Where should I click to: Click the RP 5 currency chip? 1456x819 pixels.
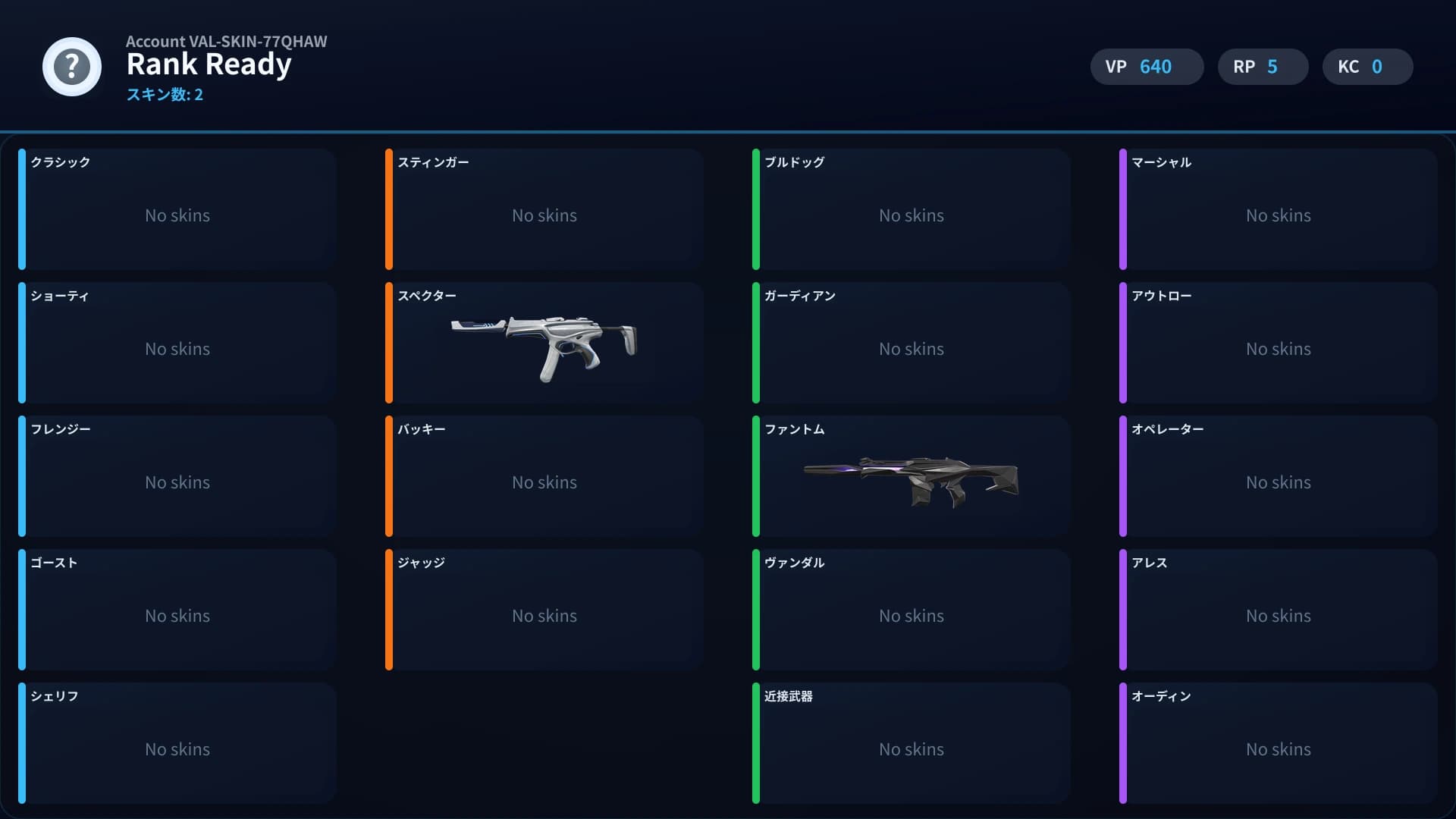pos(1262,67)
